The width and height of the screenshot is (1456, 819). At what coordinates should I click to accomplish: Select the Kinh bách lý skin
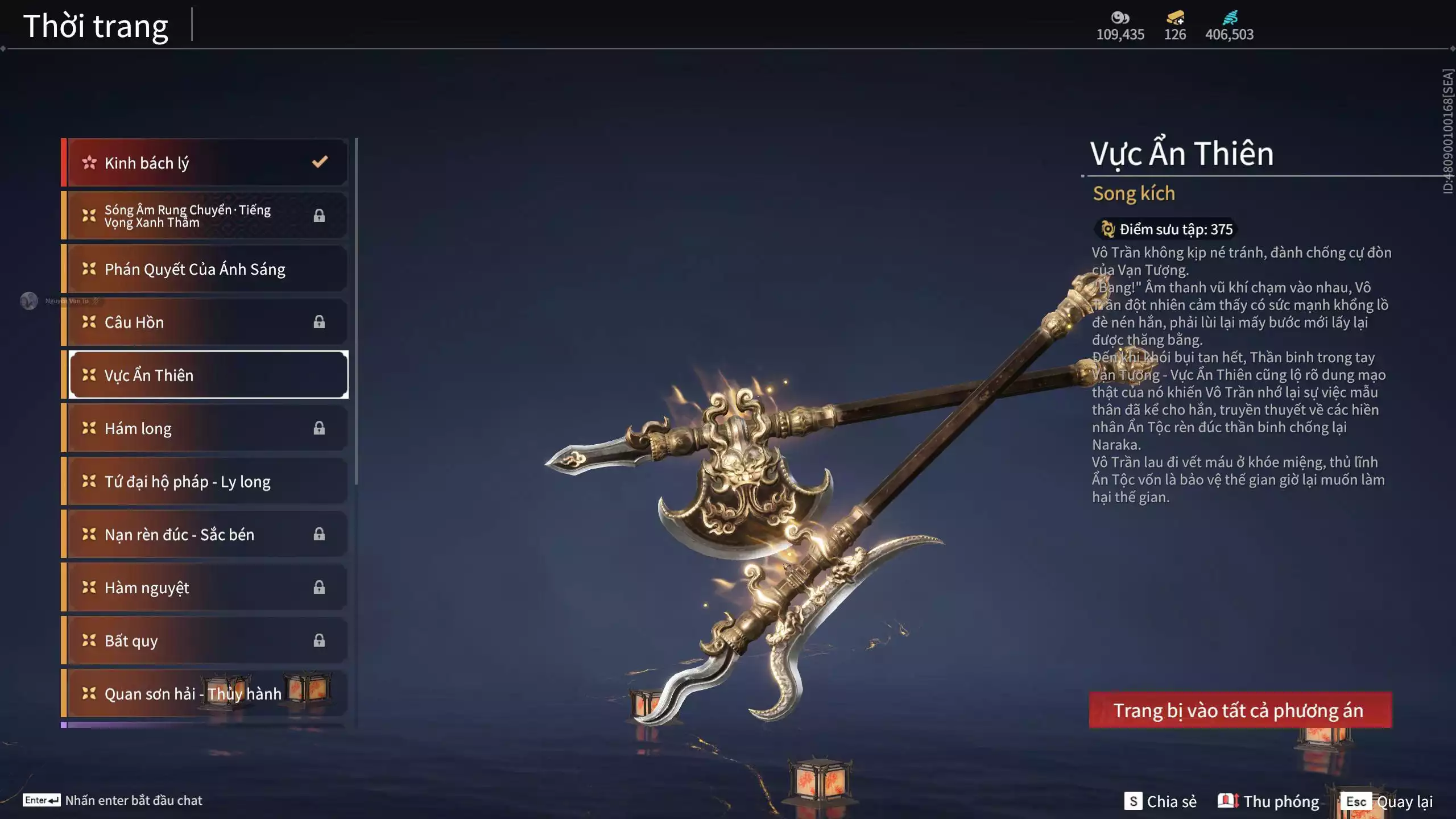point(205,163)
